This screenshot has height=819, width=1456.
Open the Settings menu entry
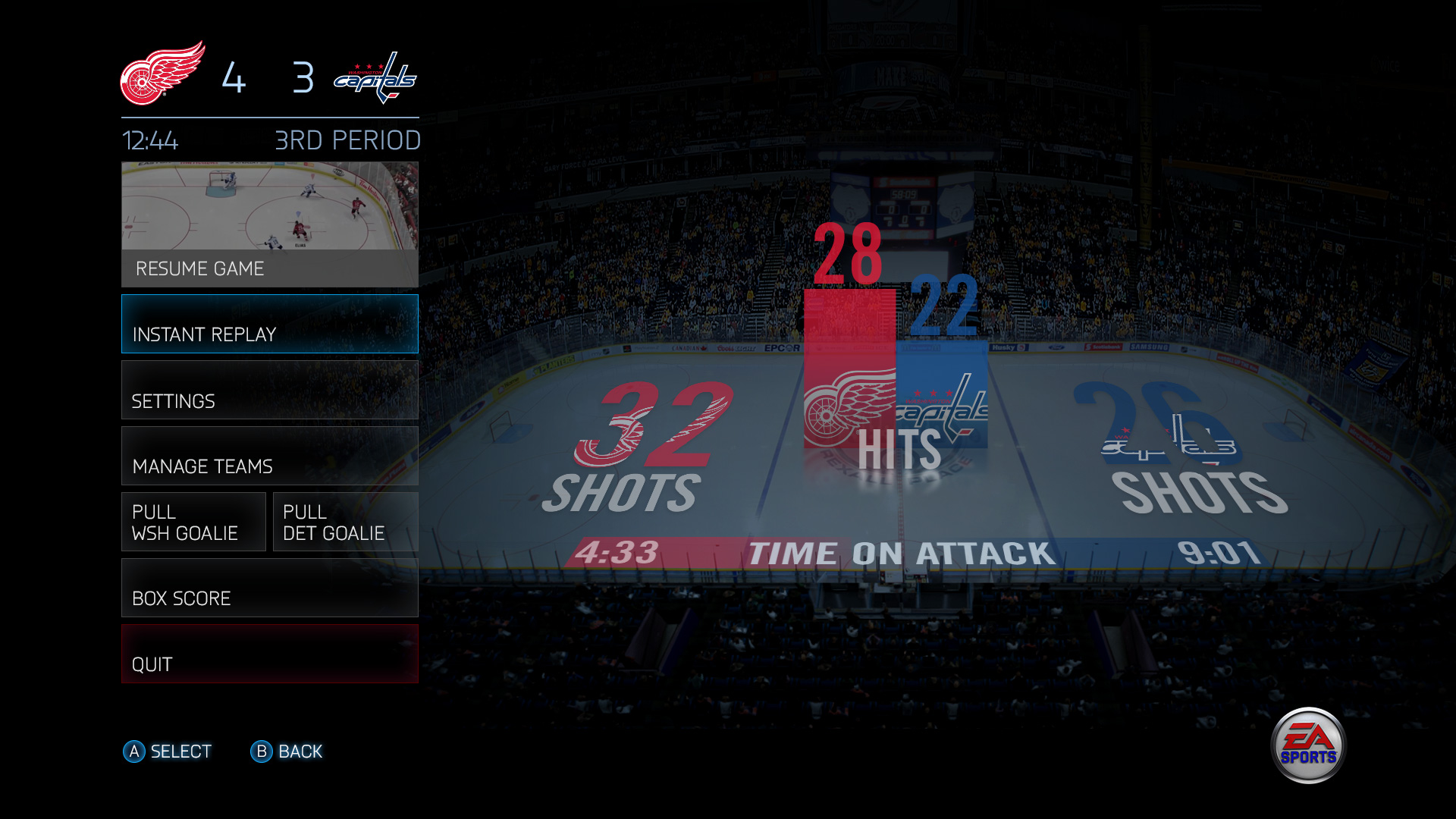point(269,390)
